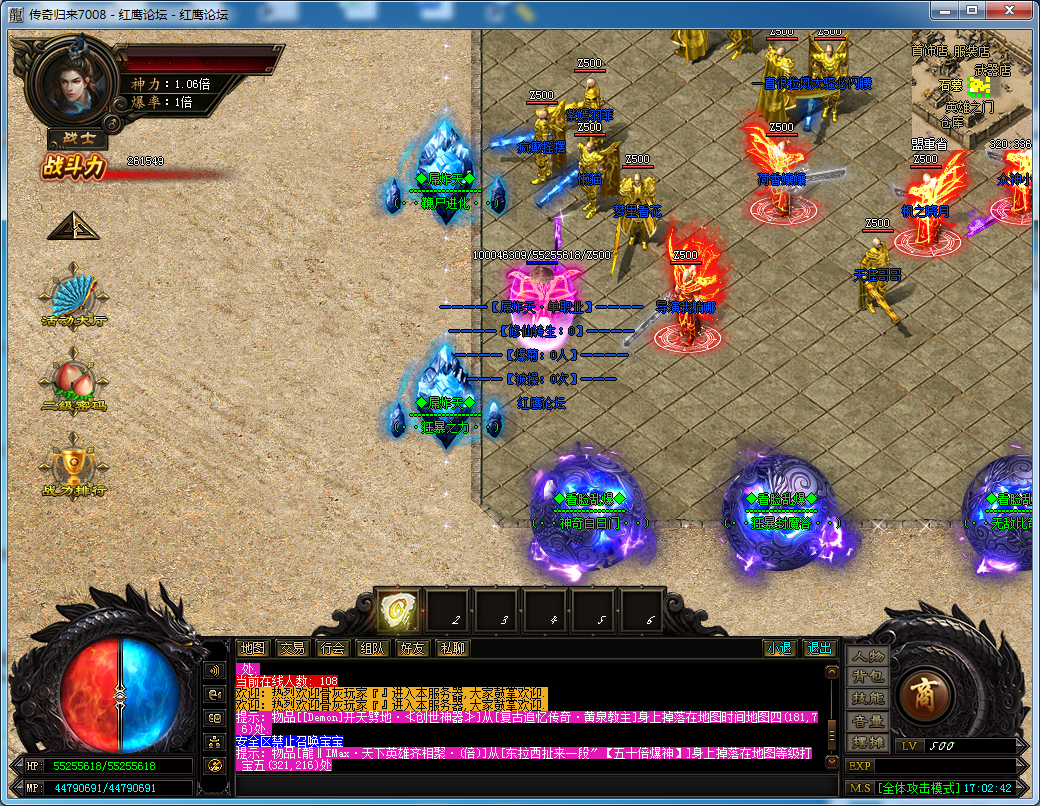
Task: Open the 二级密码 peach icon
Action: point(73,381)
